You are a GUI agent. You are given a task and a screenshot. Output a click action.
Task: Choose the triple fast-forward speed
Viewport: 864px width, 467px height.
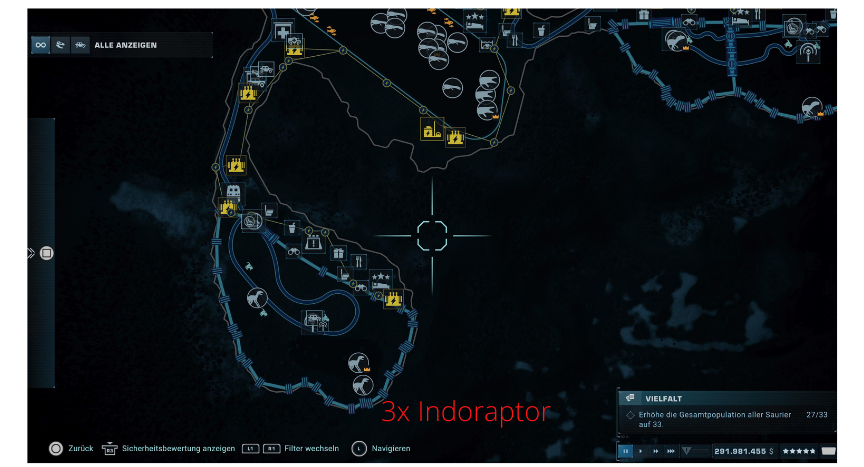click(671, 451)
